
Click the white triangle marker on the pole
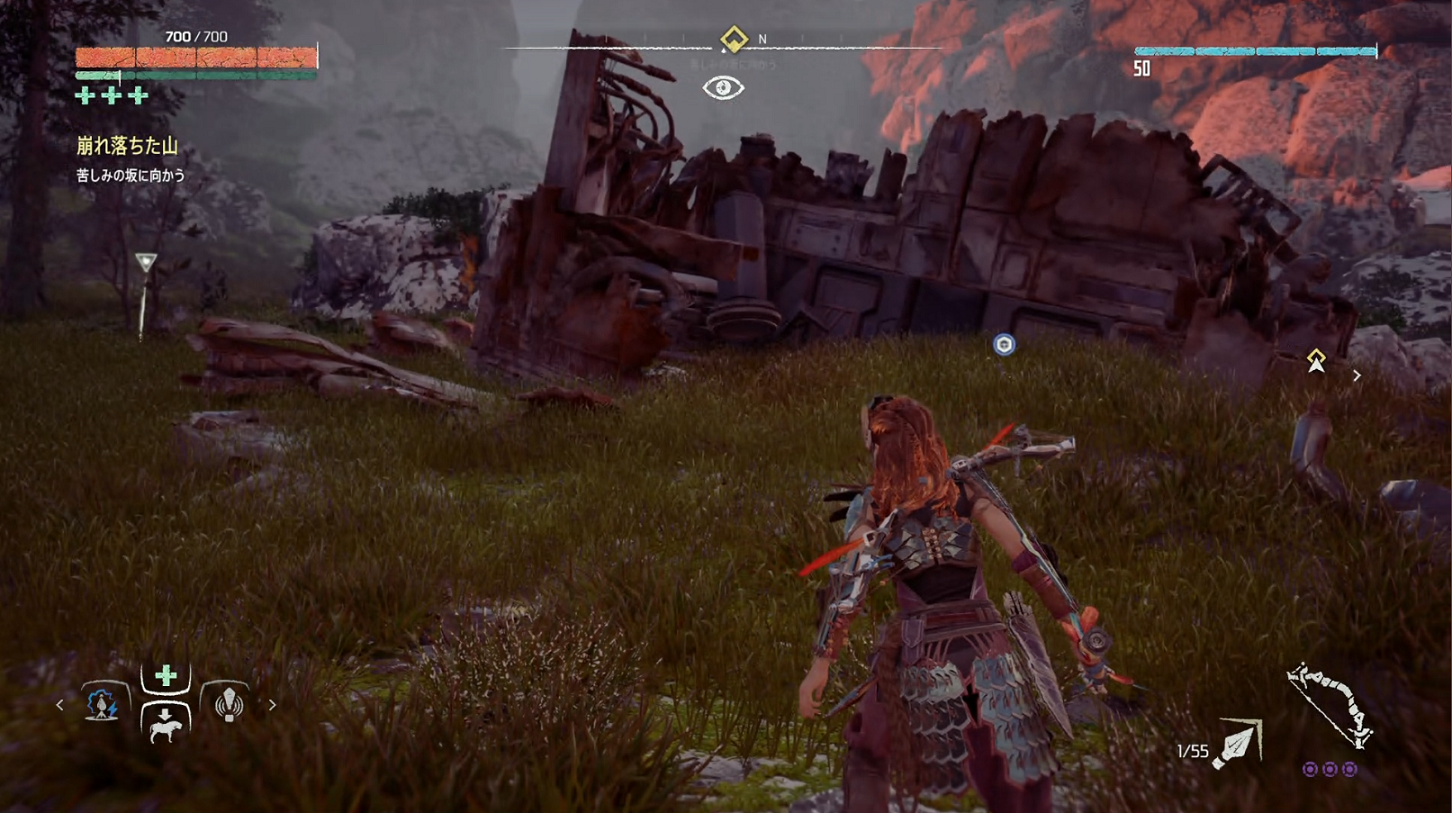[146, 263]
